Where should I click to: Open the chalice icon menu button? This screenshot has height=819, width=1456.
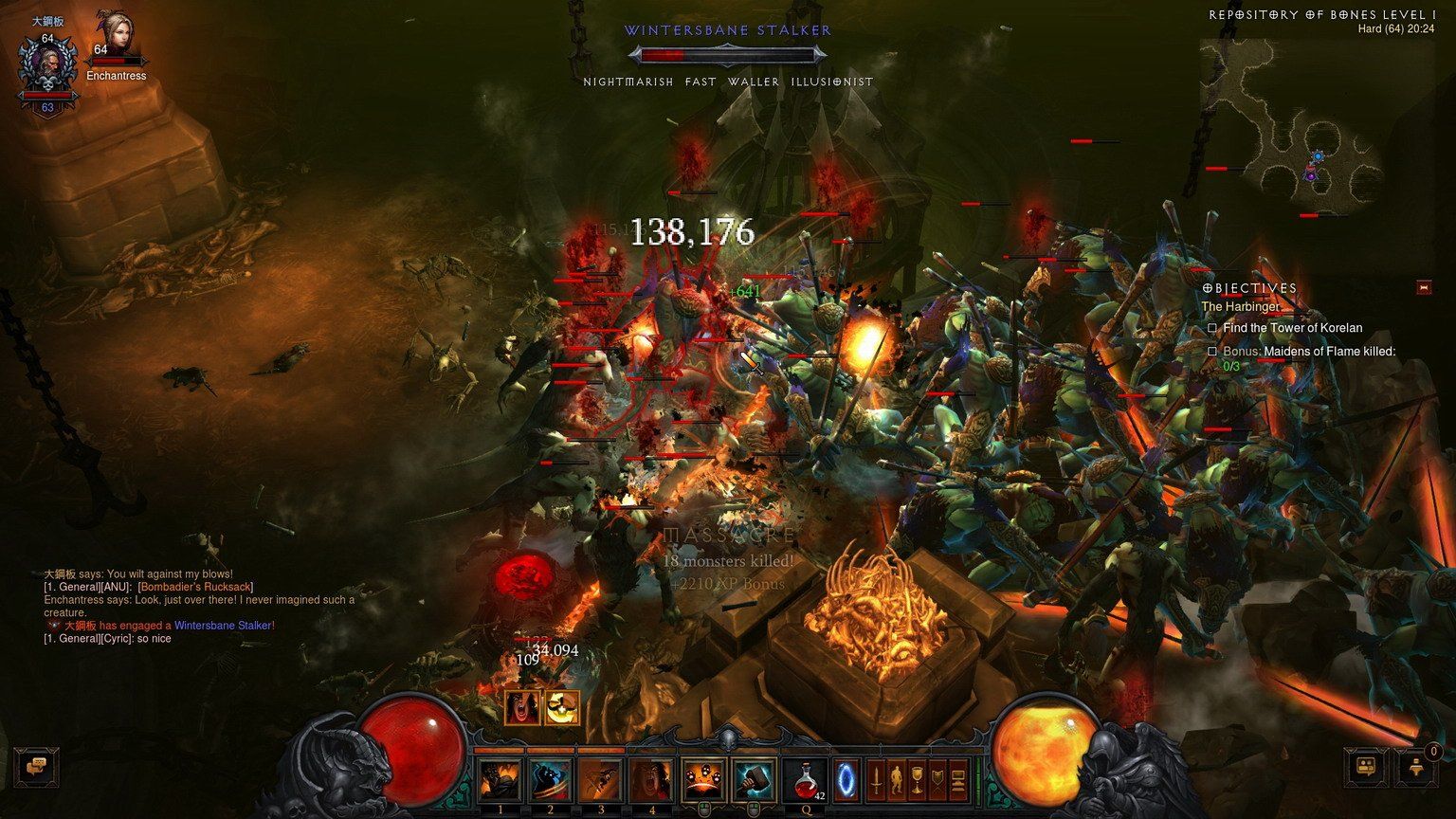(918, 780)
